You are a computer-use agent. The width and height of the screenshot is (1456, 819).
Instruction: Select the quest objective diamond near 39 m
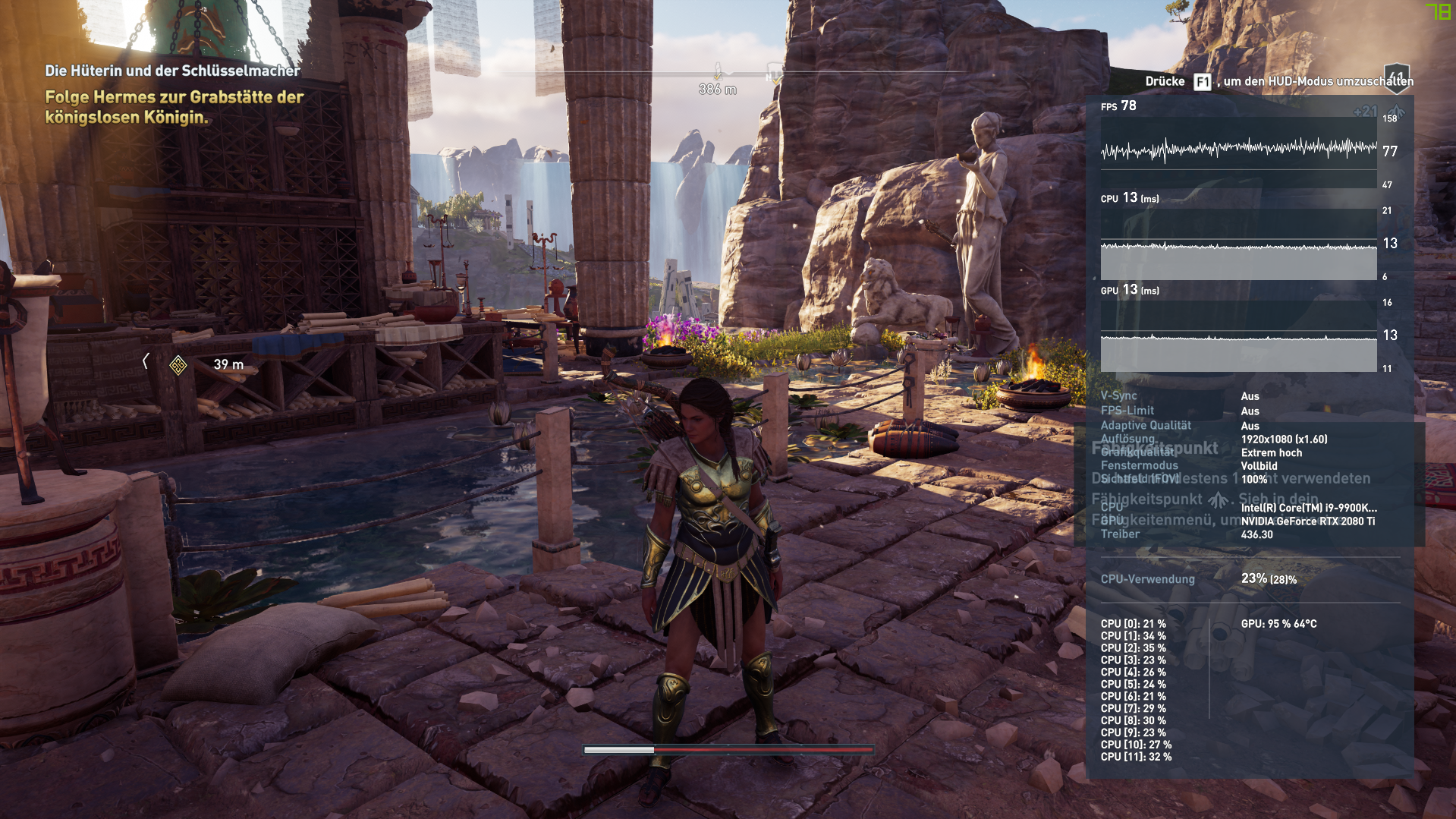(179, 364)
